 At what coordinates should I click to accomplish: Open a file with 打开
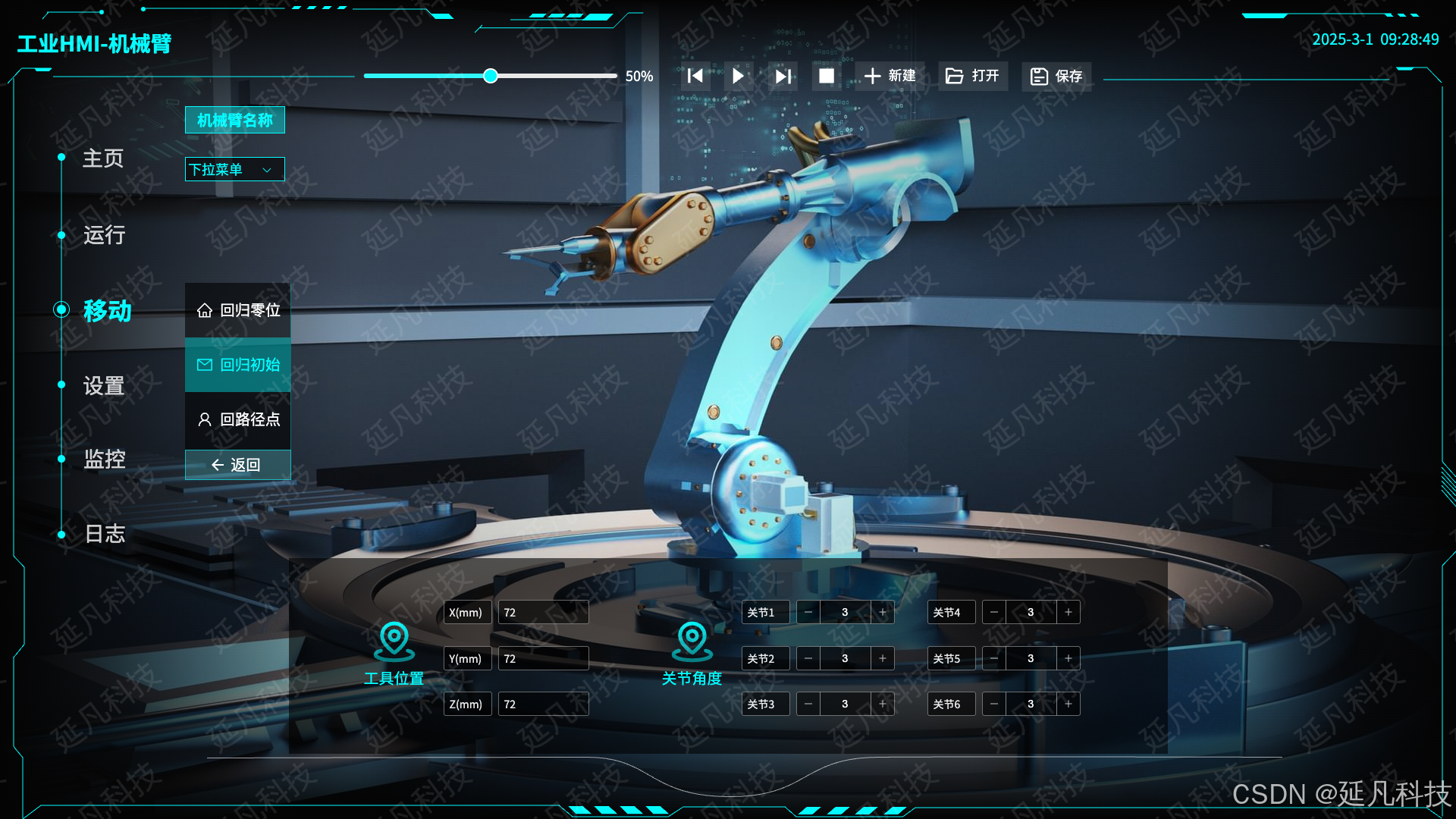click(973, 76)
